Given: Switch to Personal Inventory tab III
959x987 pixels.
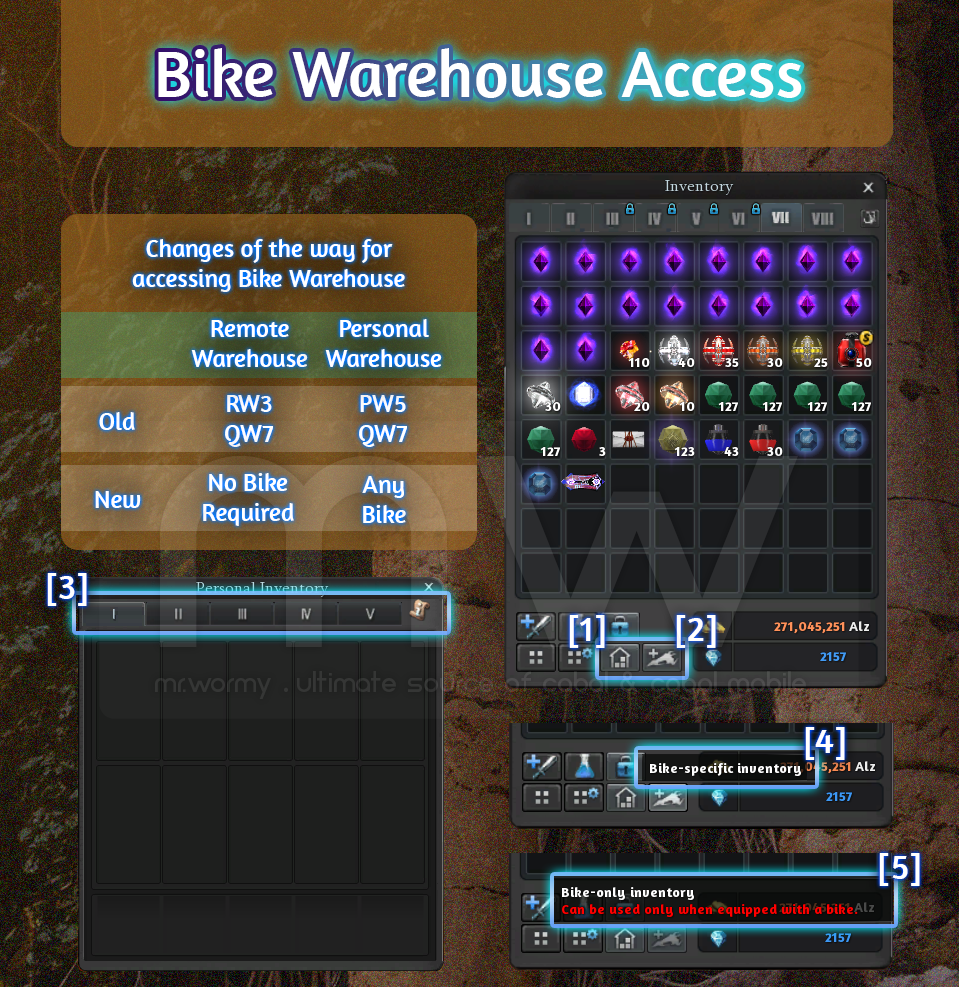Looking at the screenshot, I should coord(242,614).
